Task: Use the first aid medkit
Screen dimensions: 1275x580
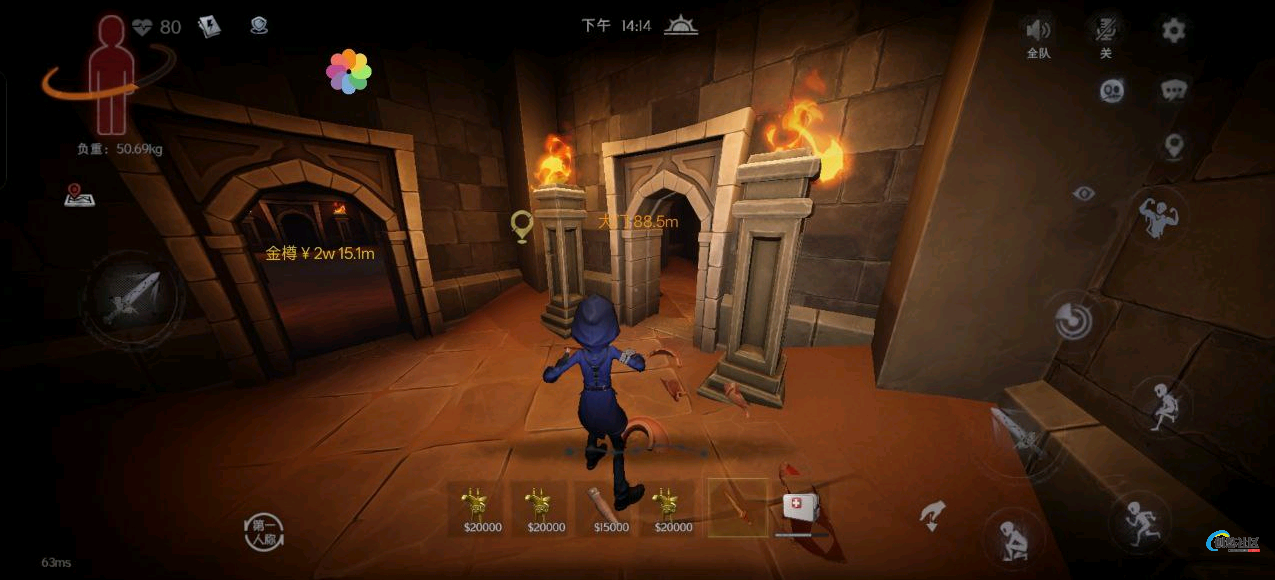Action: pyautogui.click(x=800, y=508)
